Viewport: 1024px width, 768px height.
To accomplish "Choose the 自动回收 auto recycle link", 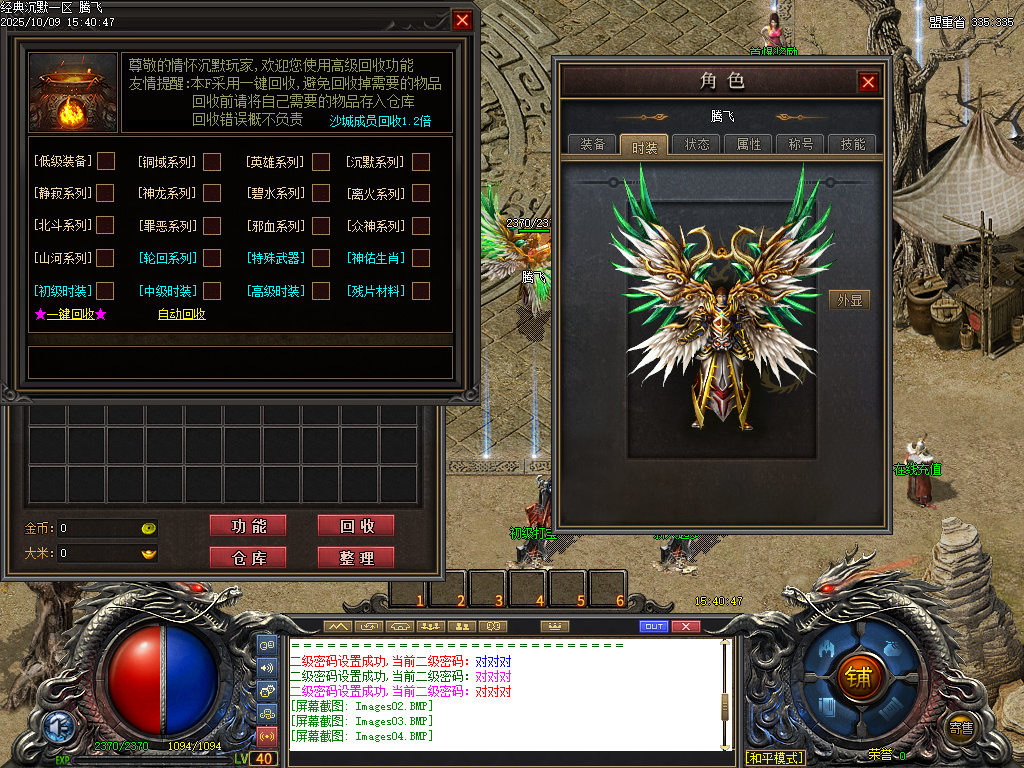I will [x=181, y=314].
